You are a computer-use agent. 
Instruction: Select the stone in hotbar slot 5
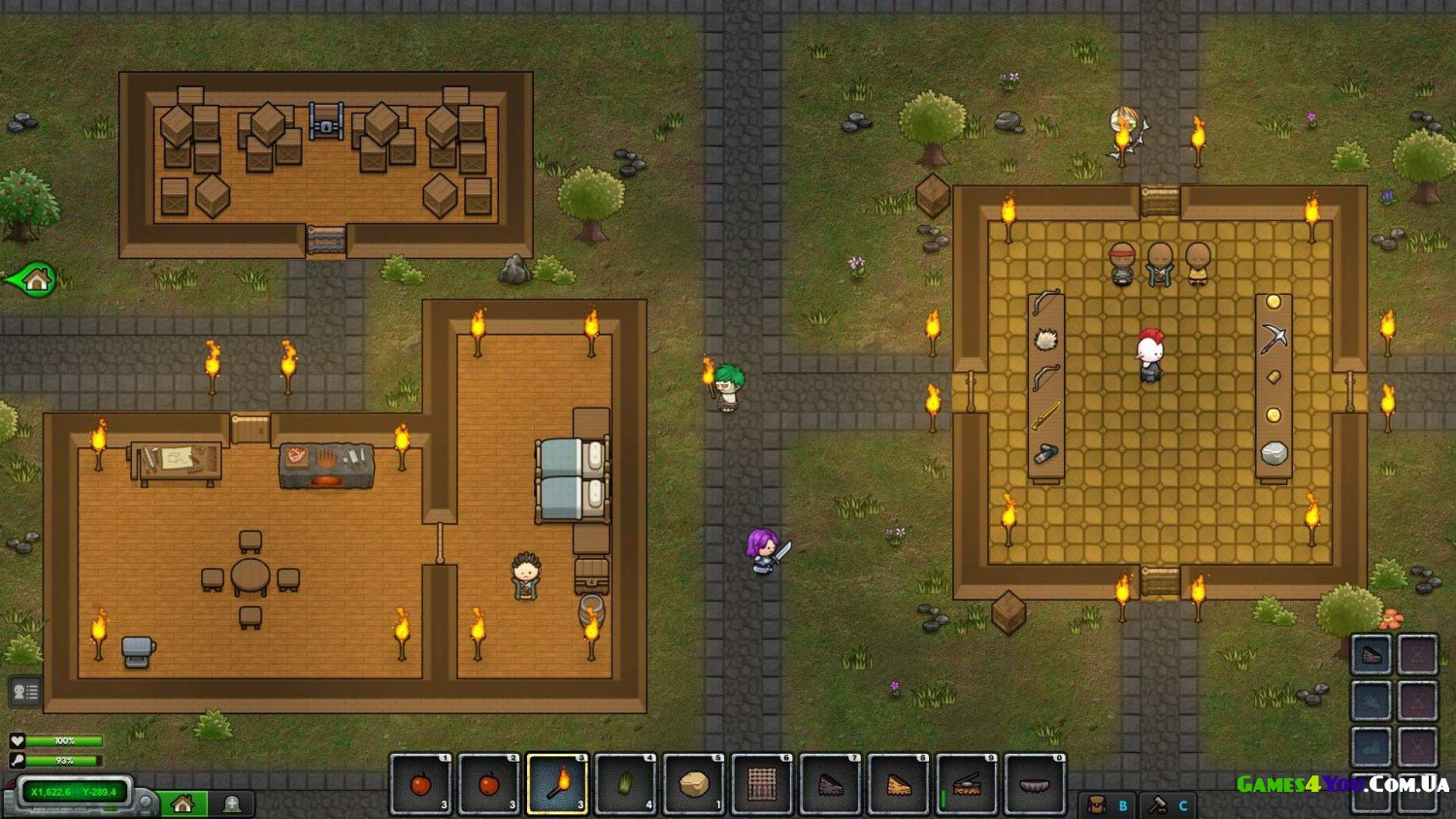point(693,784)
